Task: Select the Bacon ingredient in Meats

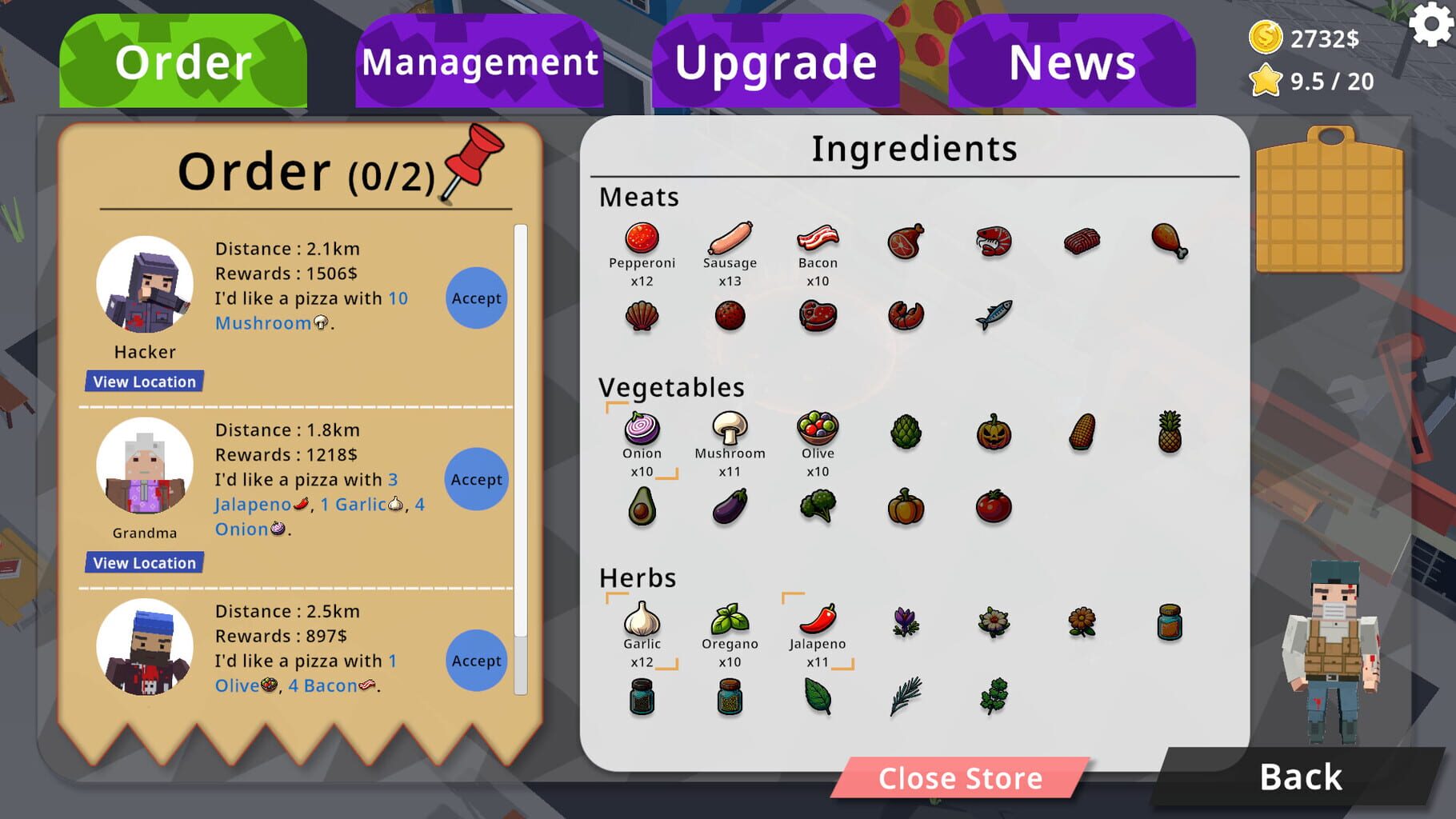Action: tap(817, 239)
